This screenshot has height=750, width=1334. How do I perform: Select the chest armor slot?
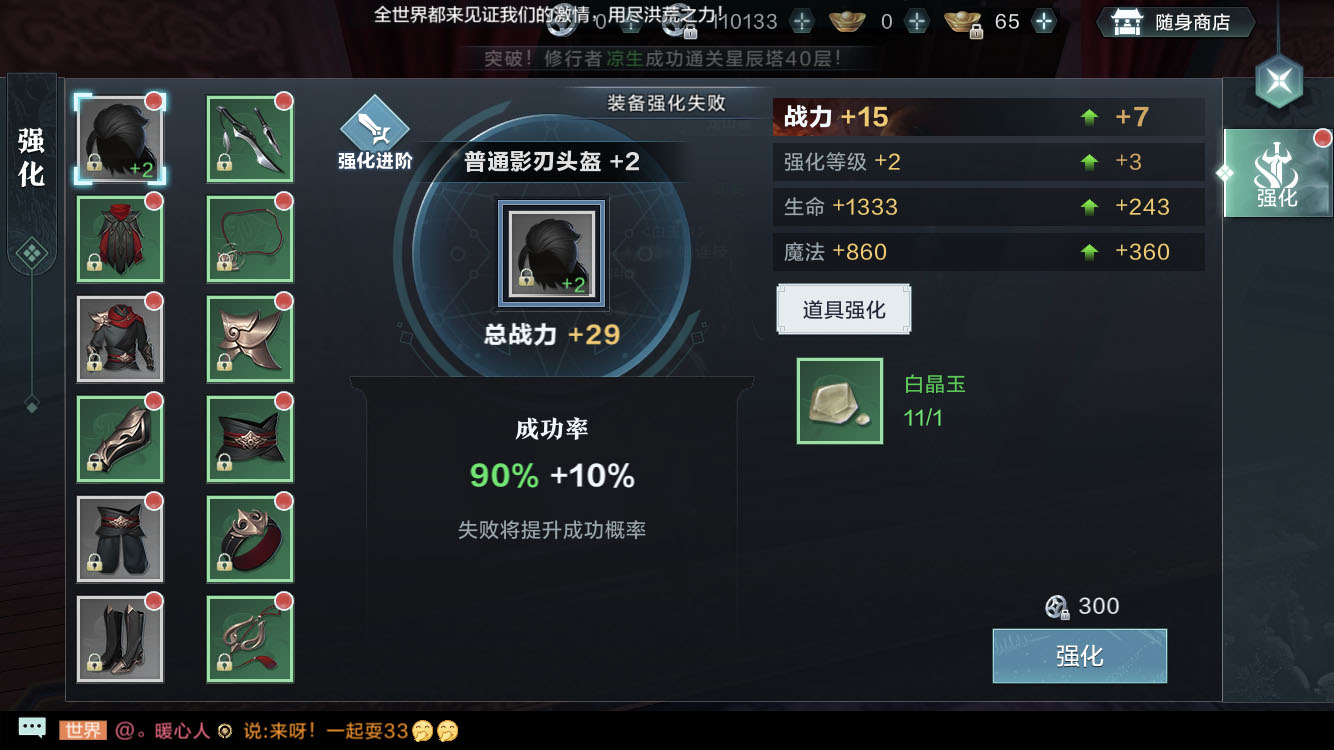120,338
